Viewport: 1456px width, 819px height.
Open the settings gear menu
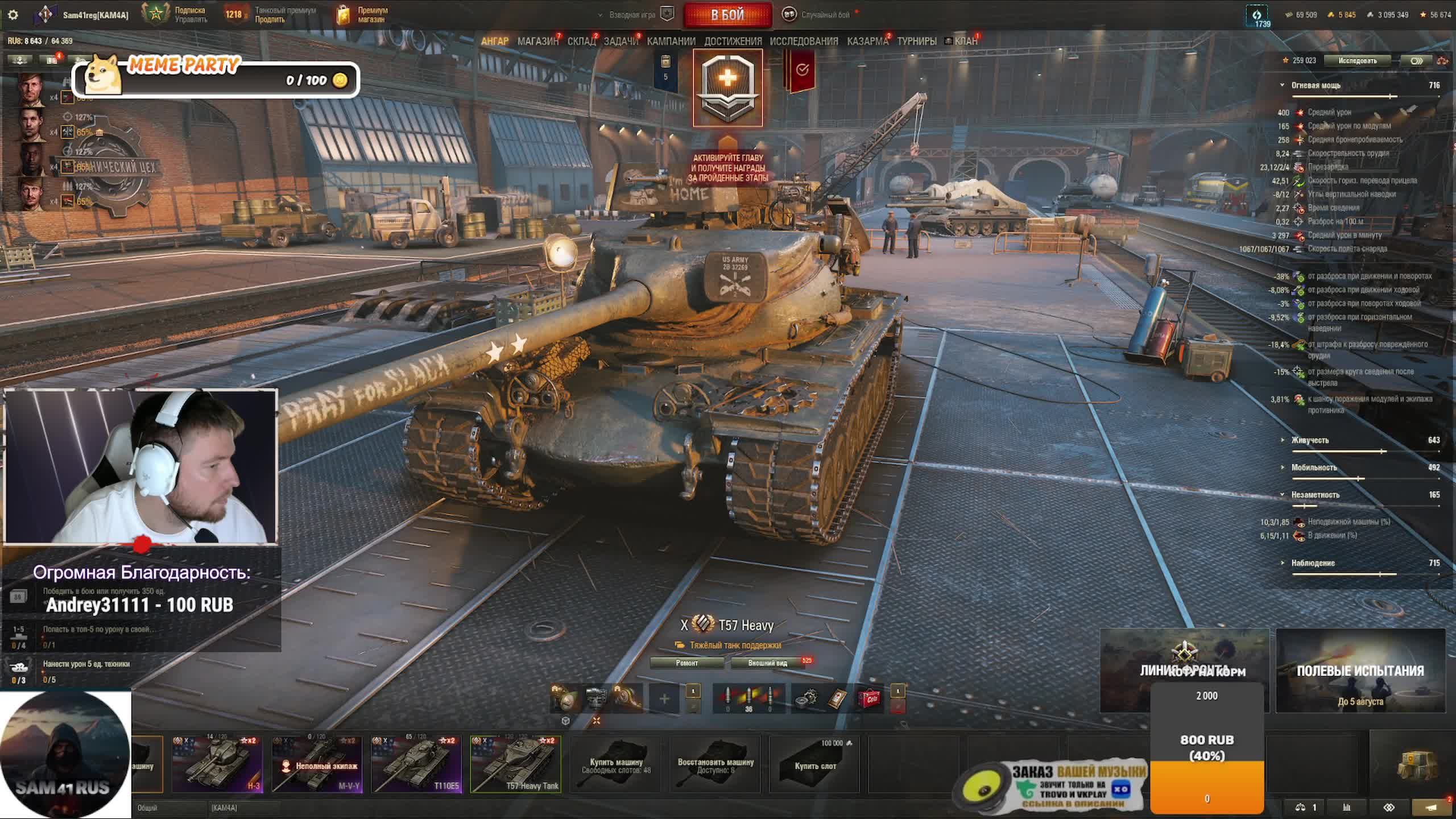(13, 15)
